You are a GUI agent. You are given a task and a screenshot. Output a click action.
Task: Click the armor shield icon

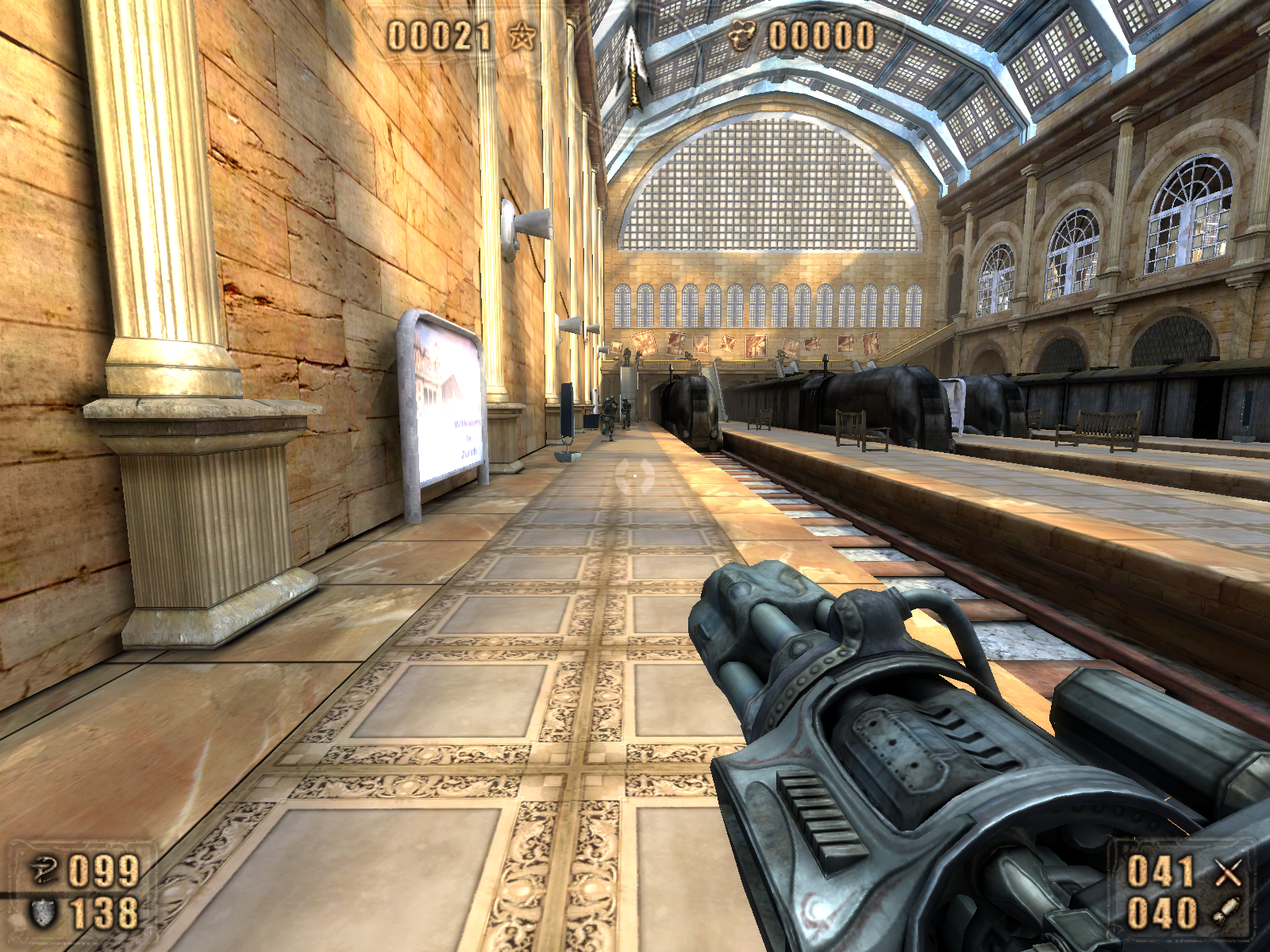coord(44,912)
